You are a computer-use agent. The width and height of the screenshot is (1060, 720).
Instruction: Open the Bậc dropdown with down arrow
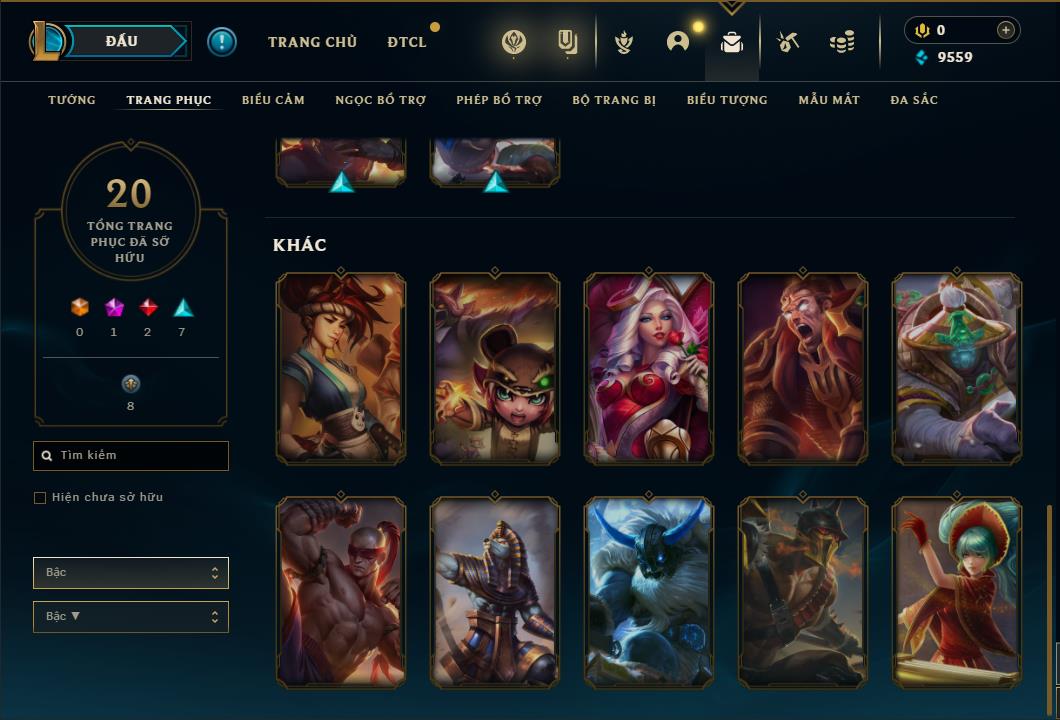[131, 617]
